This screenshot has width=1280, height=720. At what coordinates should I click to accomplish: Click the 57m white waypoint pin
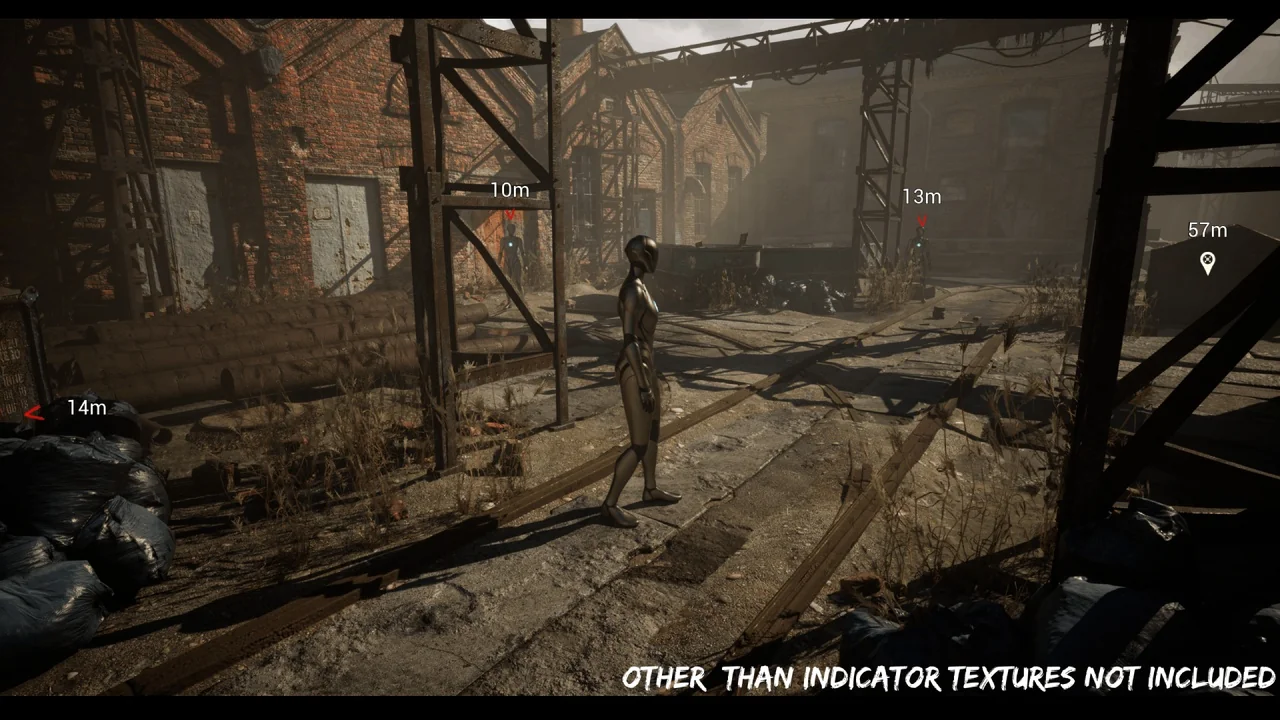click(x=1207, y=263)
